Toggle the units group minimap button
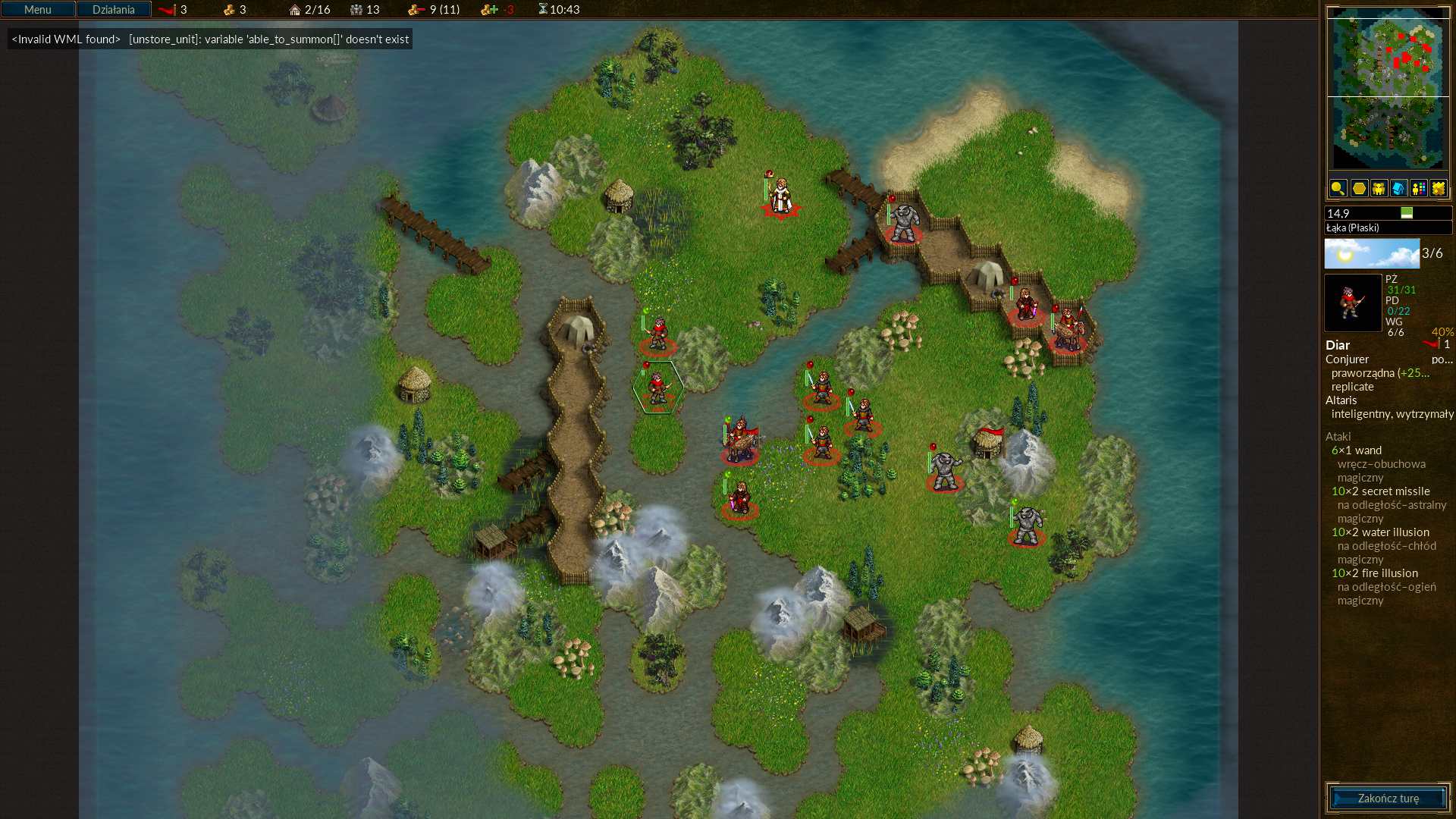1456x819 pixels. click(1379, 188)
